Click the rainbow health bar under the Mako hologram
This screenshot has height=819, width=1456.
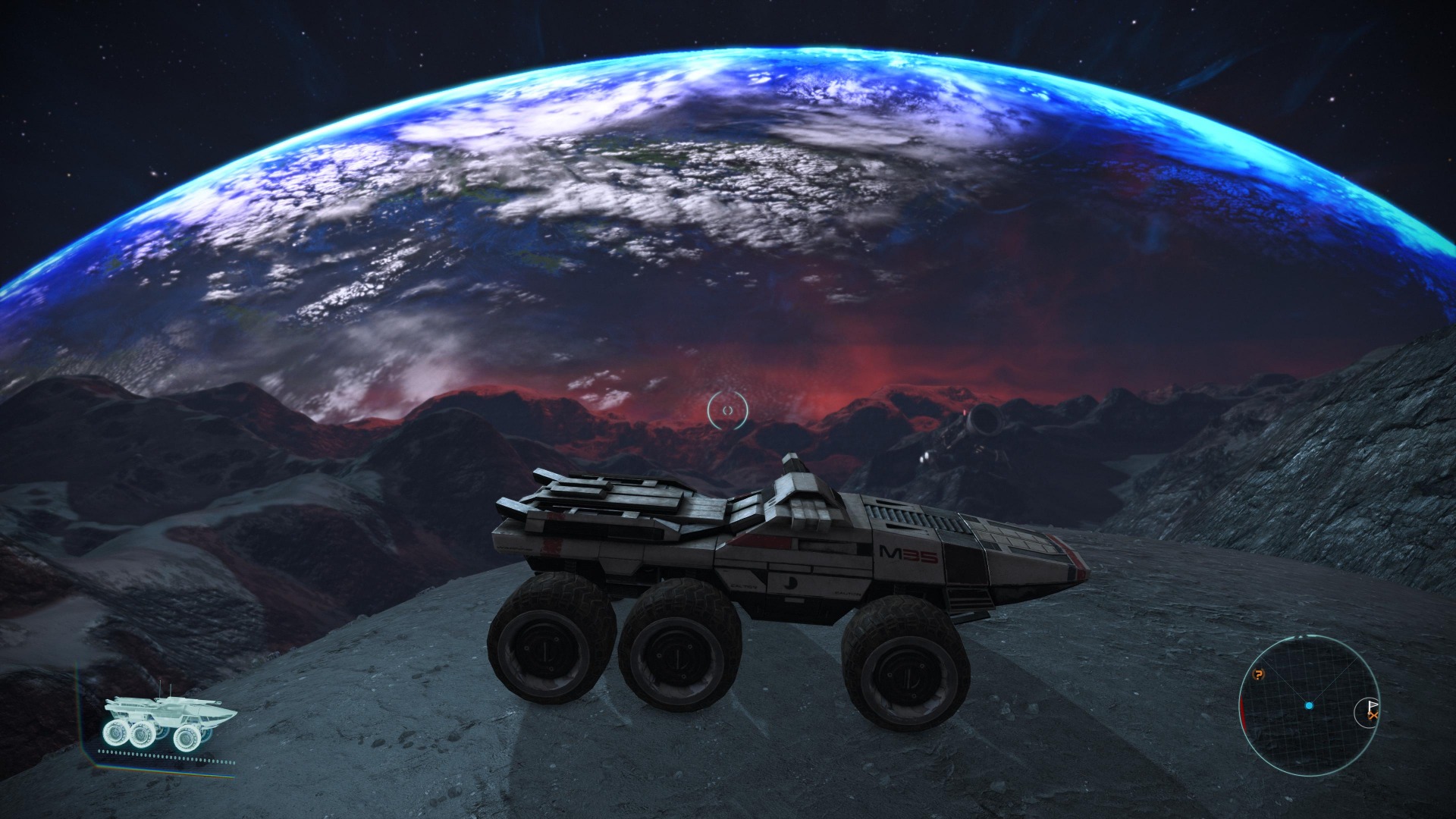pyautogui.click(x=144, y=770)
